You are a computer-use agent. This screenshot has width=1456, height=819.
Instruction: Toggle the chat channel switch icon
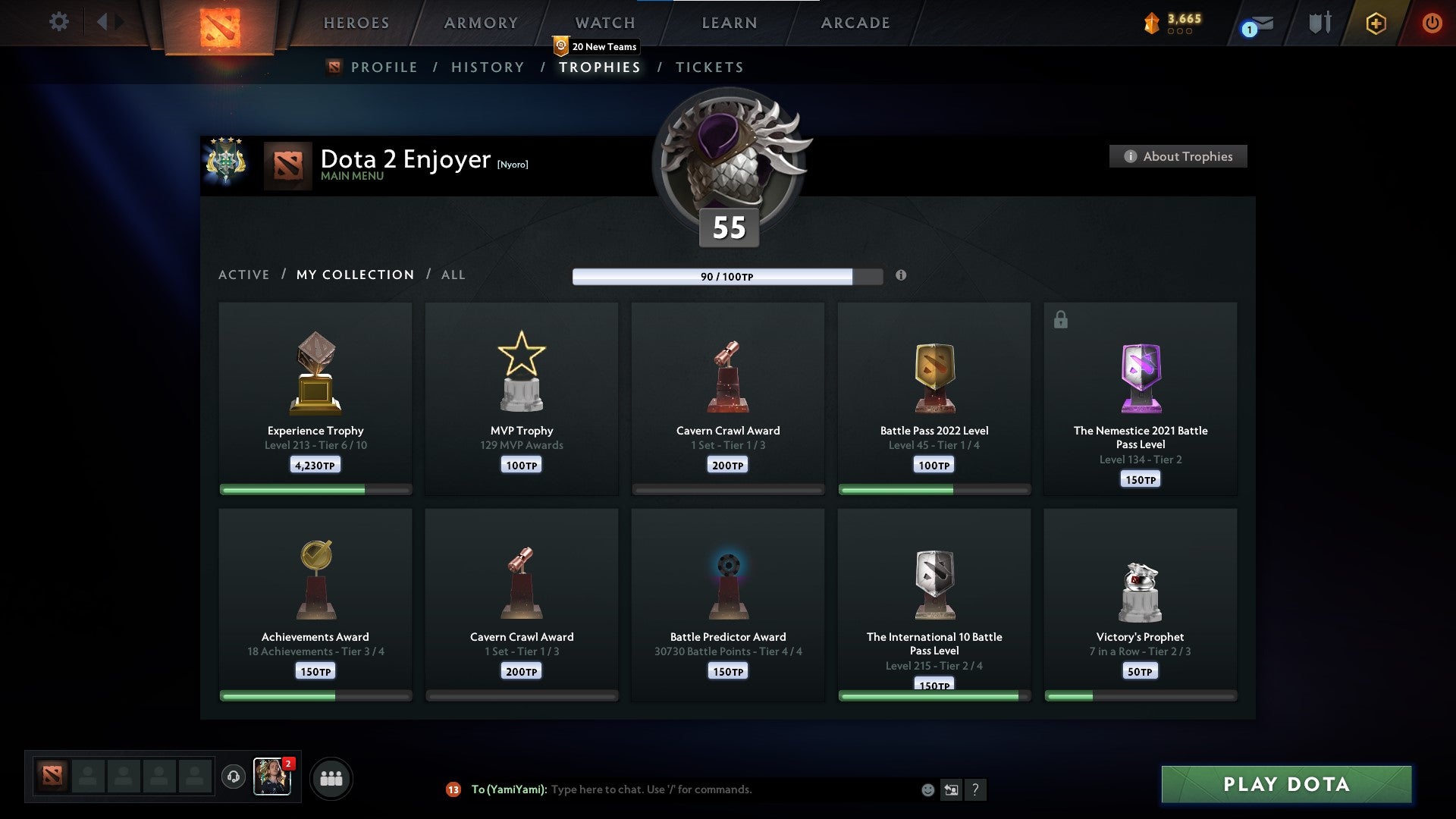tap(951, 789)
